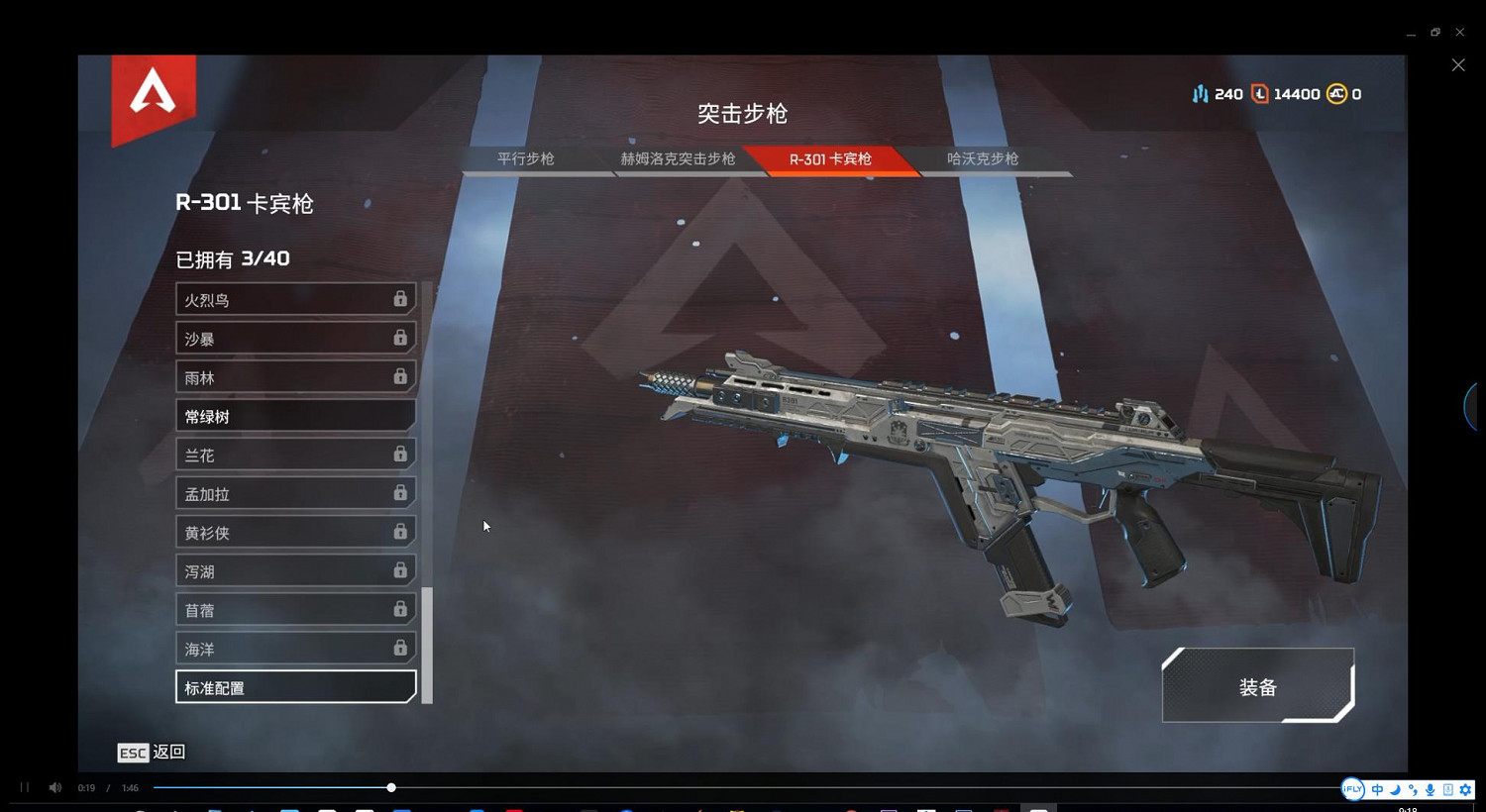
Task: Select the 标准配置 skin in the list
Action: [295, 686]
